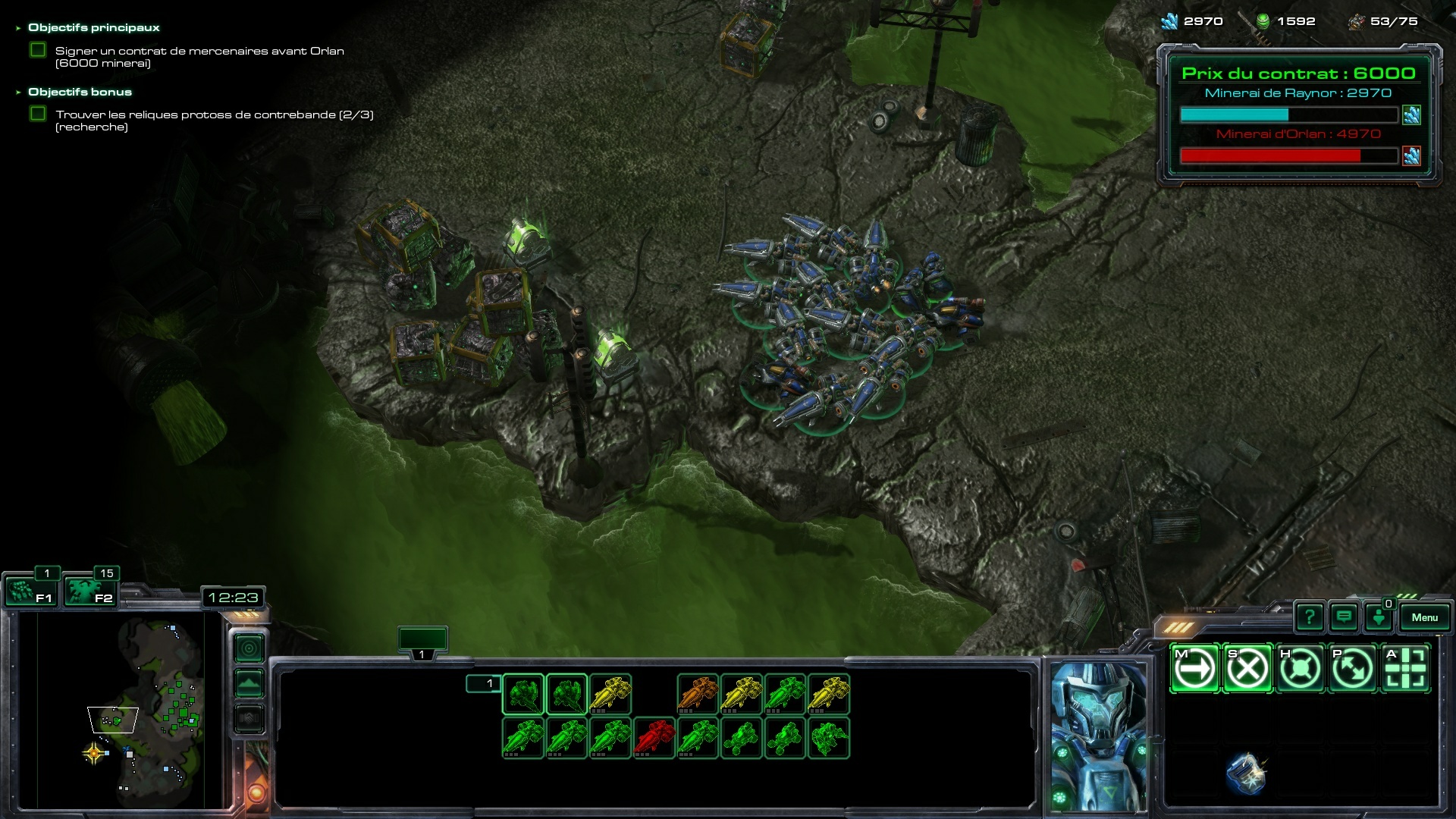Viewport: 1456px width, 819px height.
Task: Select control group 1 tab
Action: click(x=422, y=642)
